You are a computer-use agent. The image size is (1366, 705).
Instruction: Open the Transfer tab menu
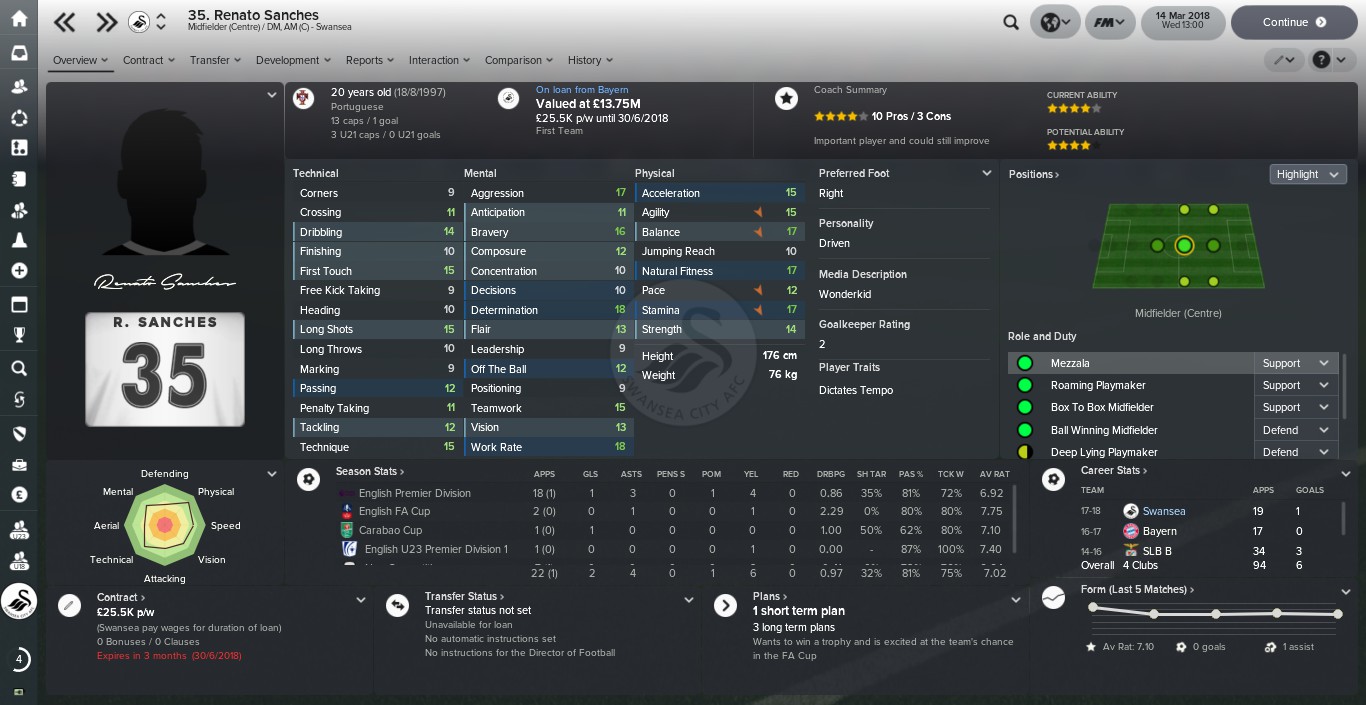pyautogui.click(x=215, y=60)
